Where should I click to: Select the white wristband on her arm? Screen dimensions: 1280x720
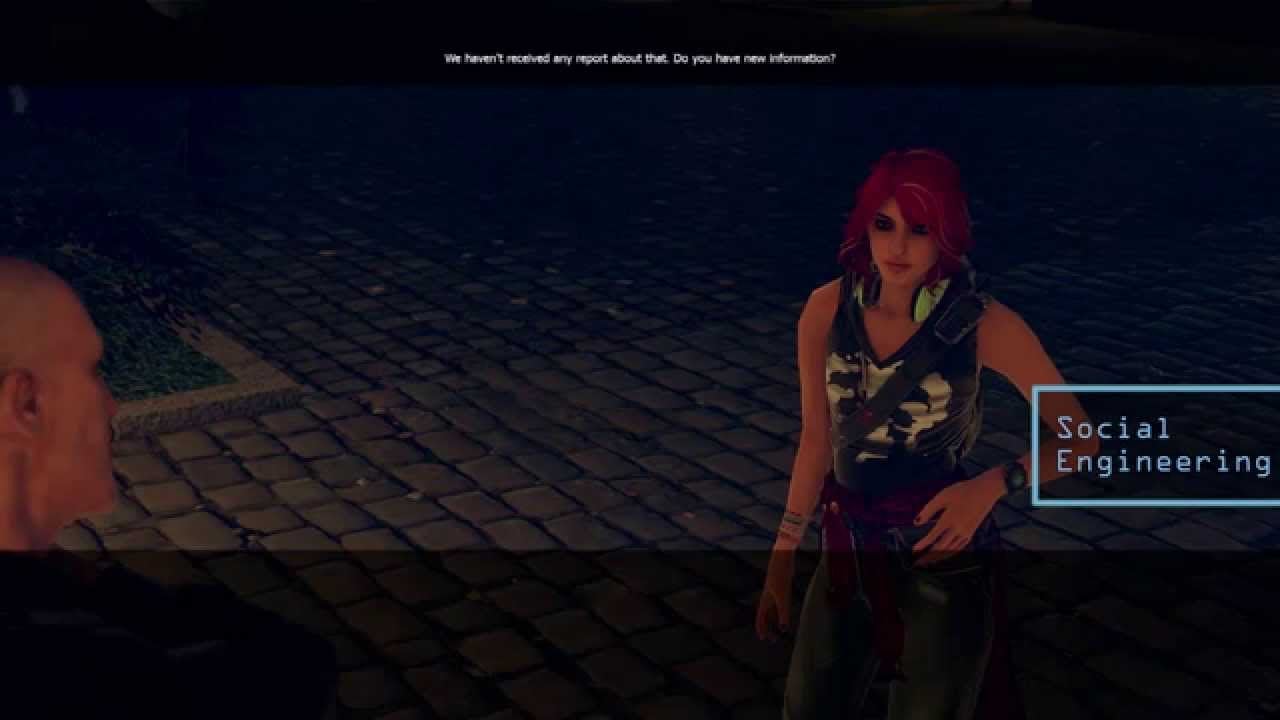tap(797, 523)
